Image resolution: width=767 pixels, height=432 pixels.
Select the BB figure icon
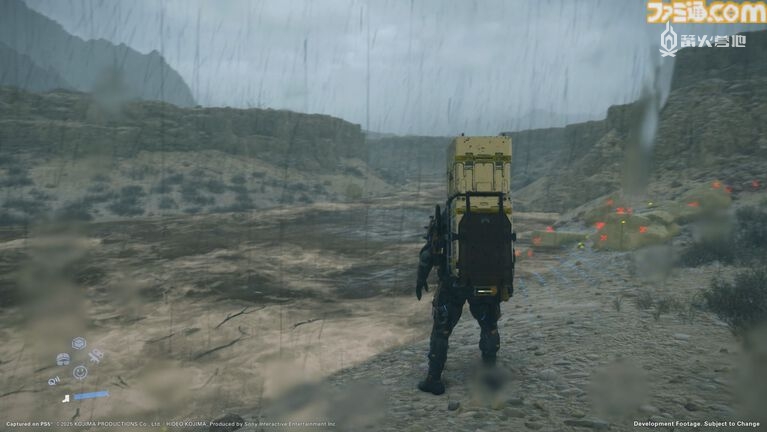[x=96, y=356]
